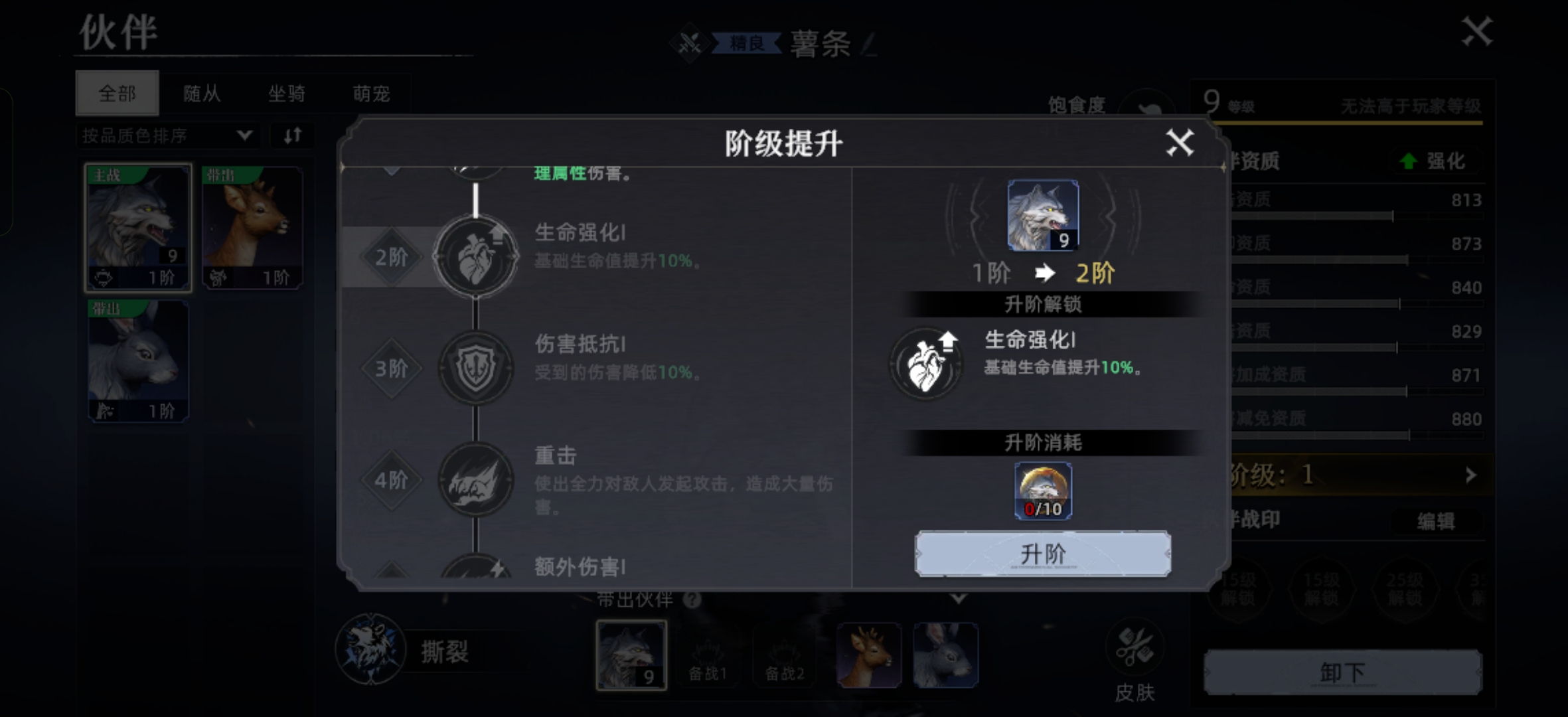This screenshot has width=1568, height=717.
Task: Expand the 阶级: 1 row via its arrow
Action: [x=1471, y=475]
